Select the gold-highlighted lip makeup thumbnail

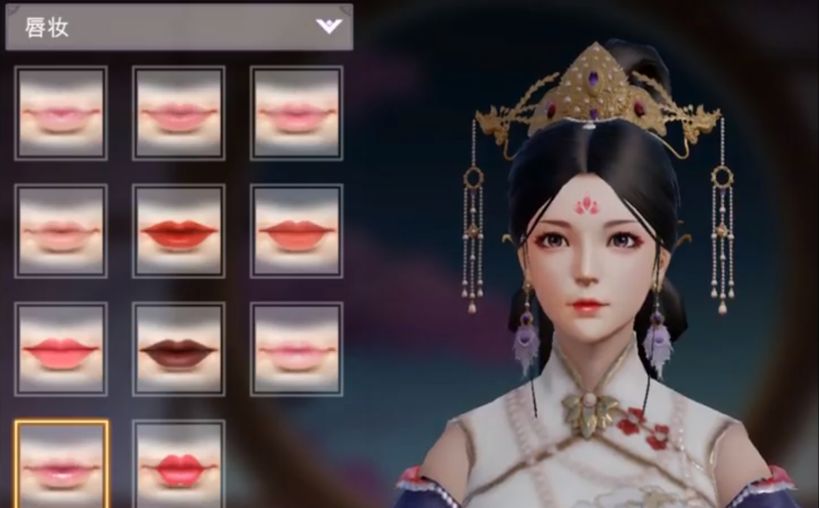(61, 463)
